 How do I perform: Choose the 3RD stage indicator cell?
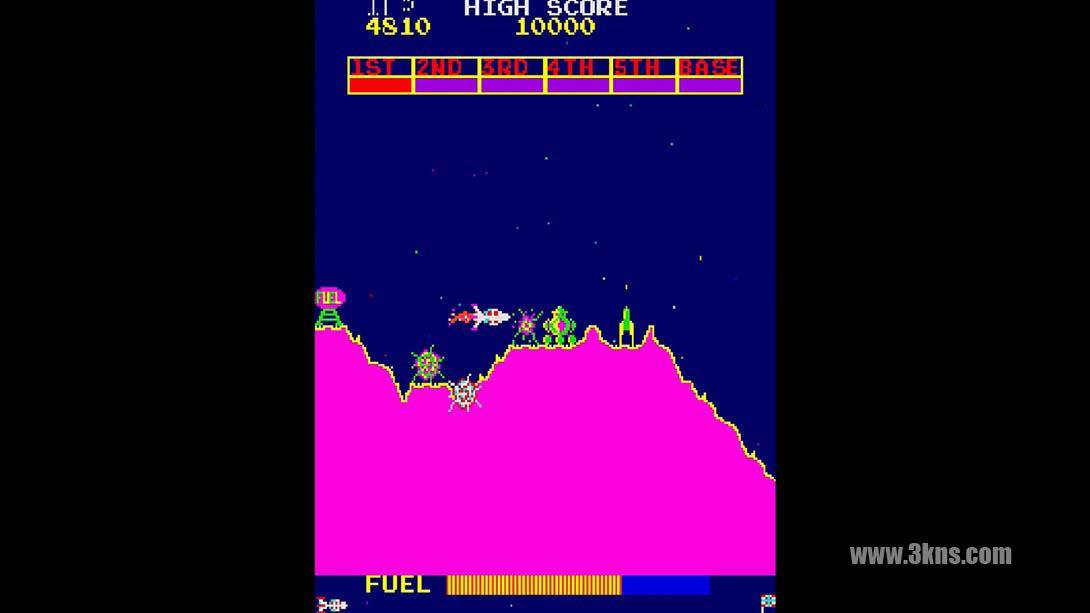(x=512, y=76)
